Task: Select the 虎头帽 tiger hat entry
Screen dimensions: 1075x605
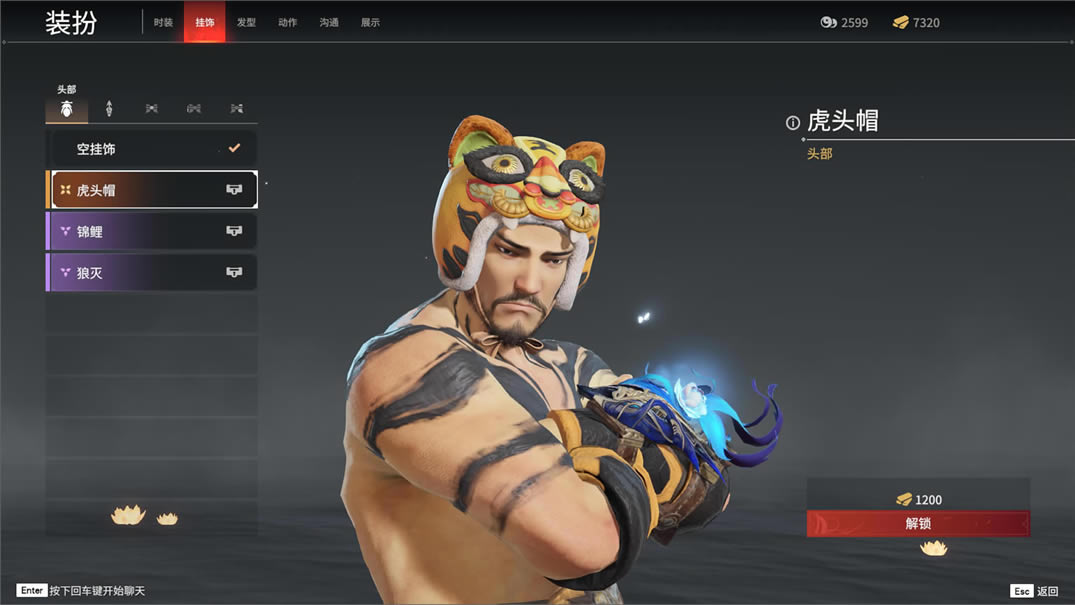Action: coord(152,190)
